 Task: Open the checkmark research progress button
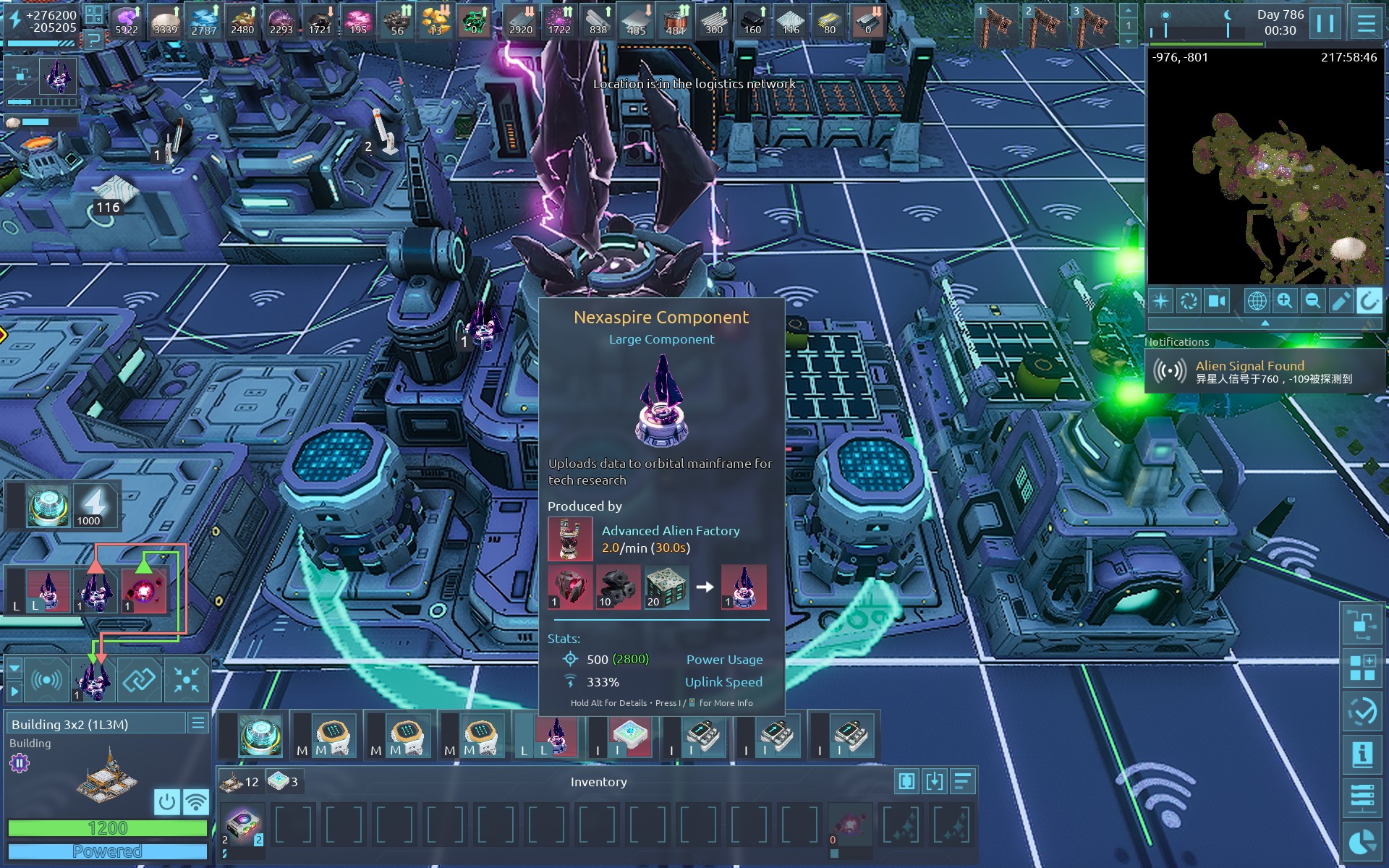coord(1362,711)
